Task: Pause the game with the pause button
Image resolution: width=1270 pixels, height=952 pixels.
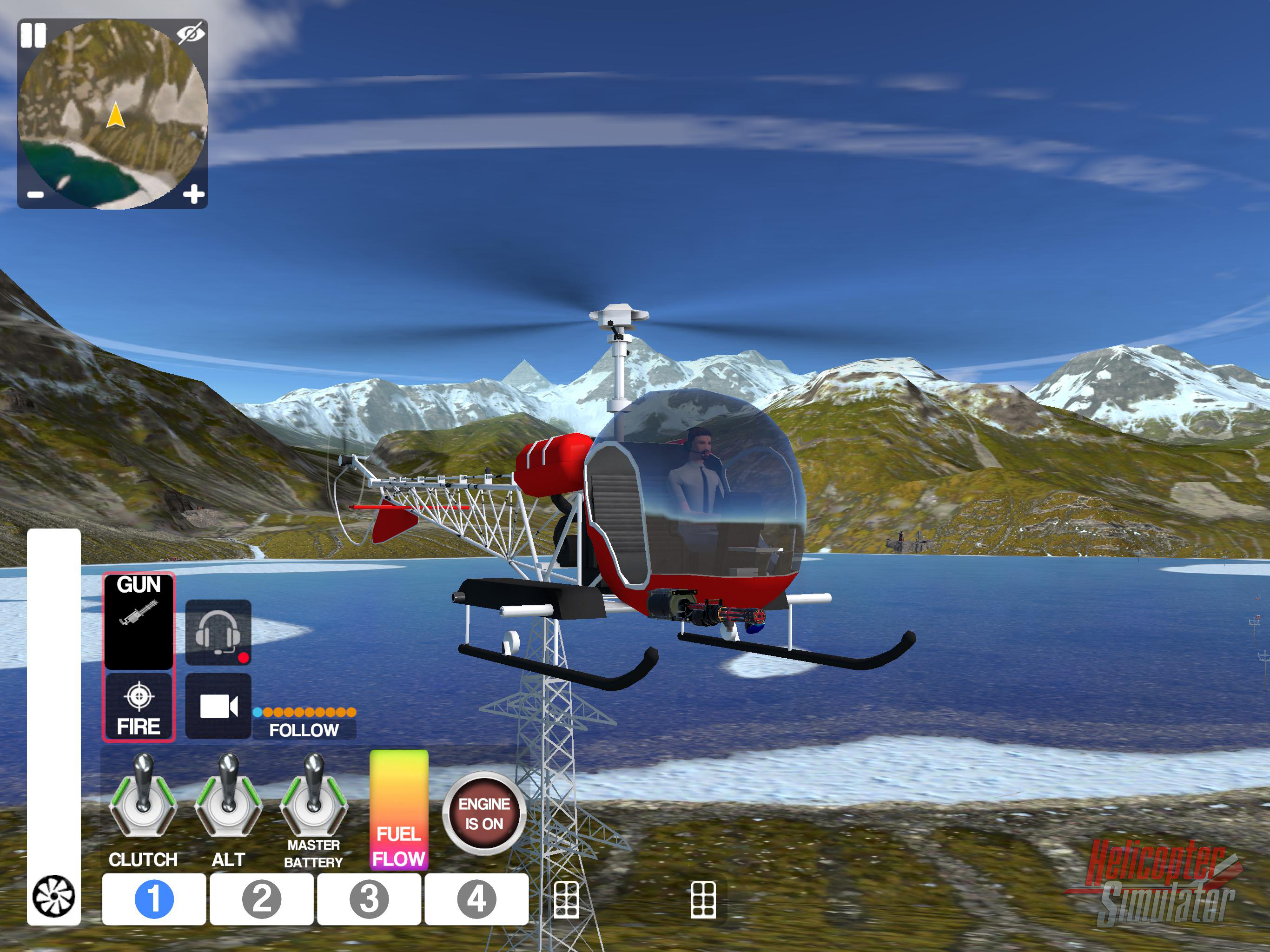Action: tap(33, 36)
